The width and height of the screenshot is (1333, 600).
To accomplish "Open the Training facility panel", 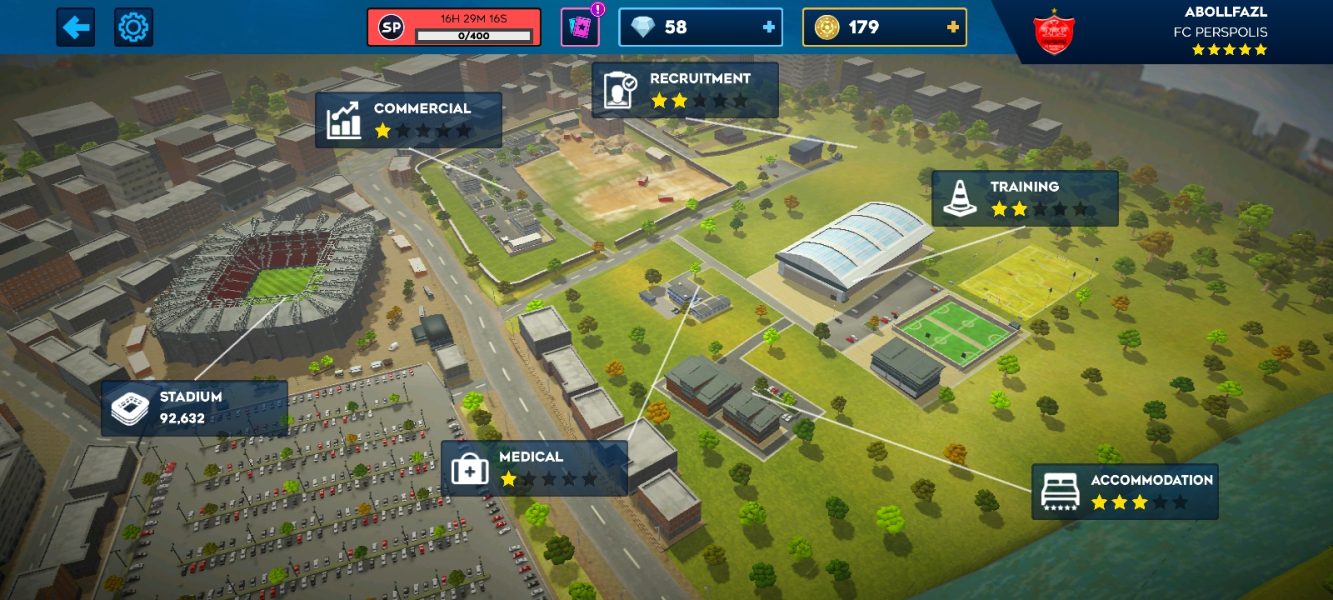I will click(x=1024, y=198).
